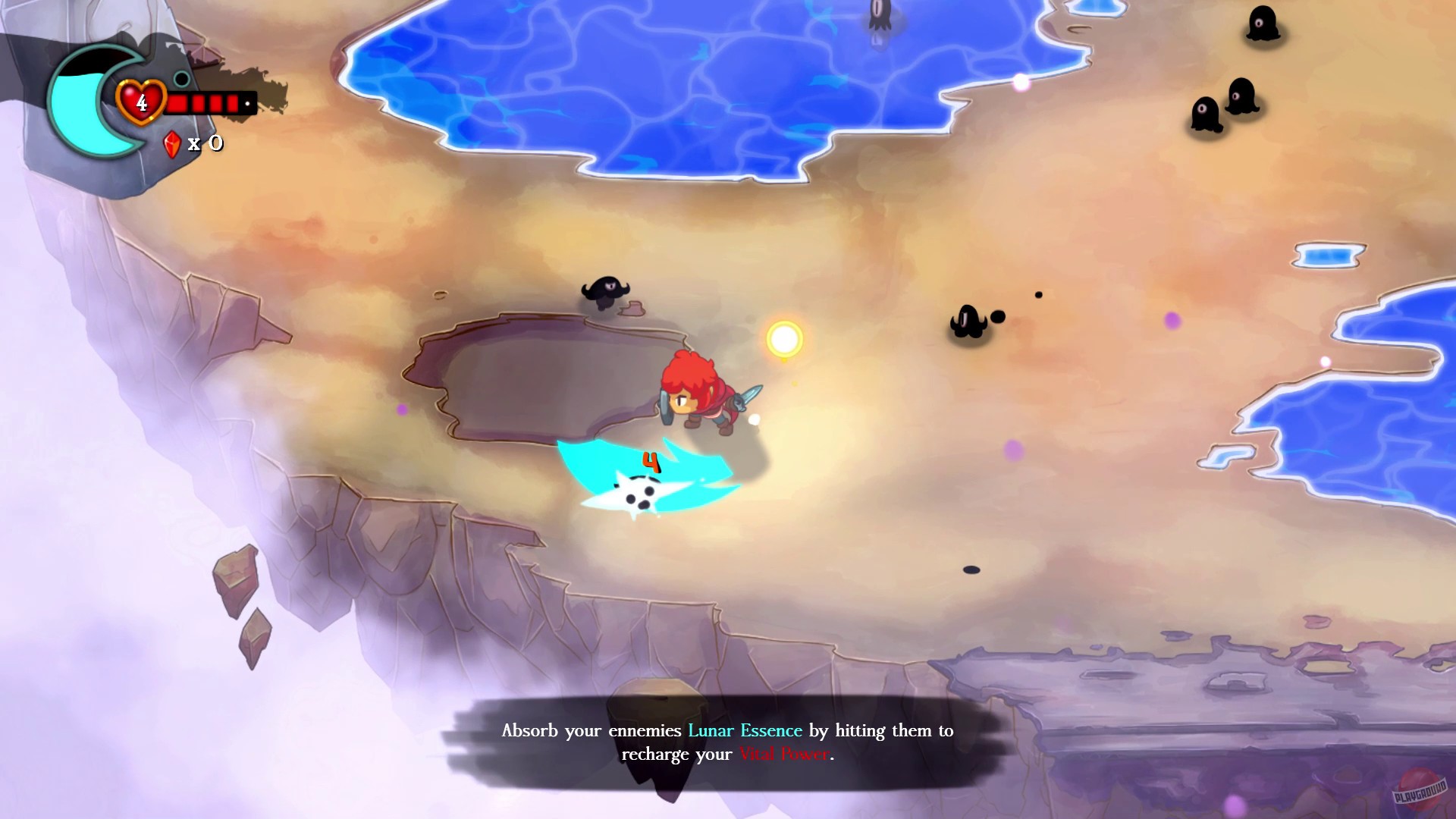Click the x 0 gem counter label
Screen dimensions: 1456x819
click(x=205, y=143)
